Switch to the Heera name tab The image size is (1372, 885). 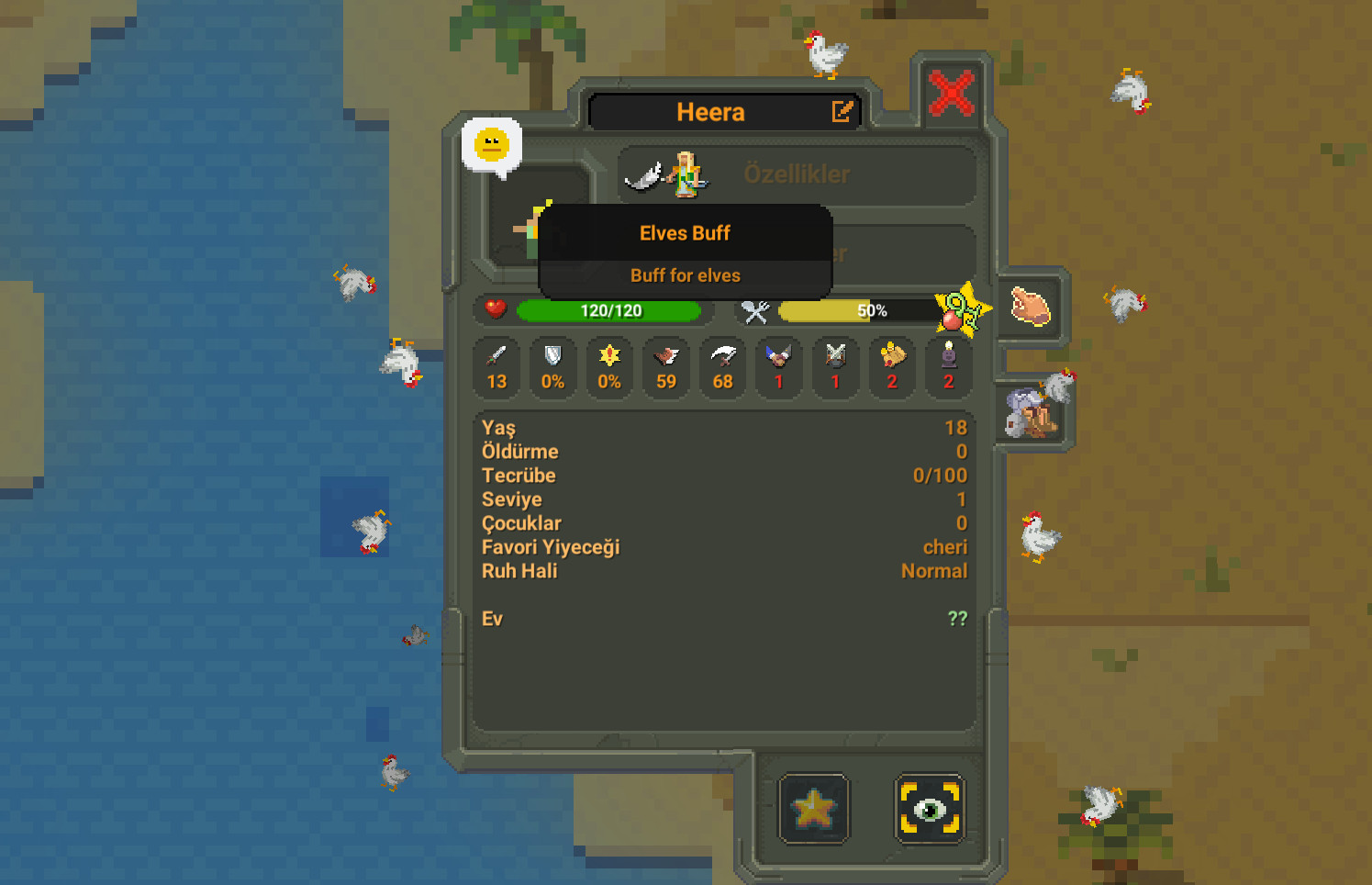[x=711, y=112]
